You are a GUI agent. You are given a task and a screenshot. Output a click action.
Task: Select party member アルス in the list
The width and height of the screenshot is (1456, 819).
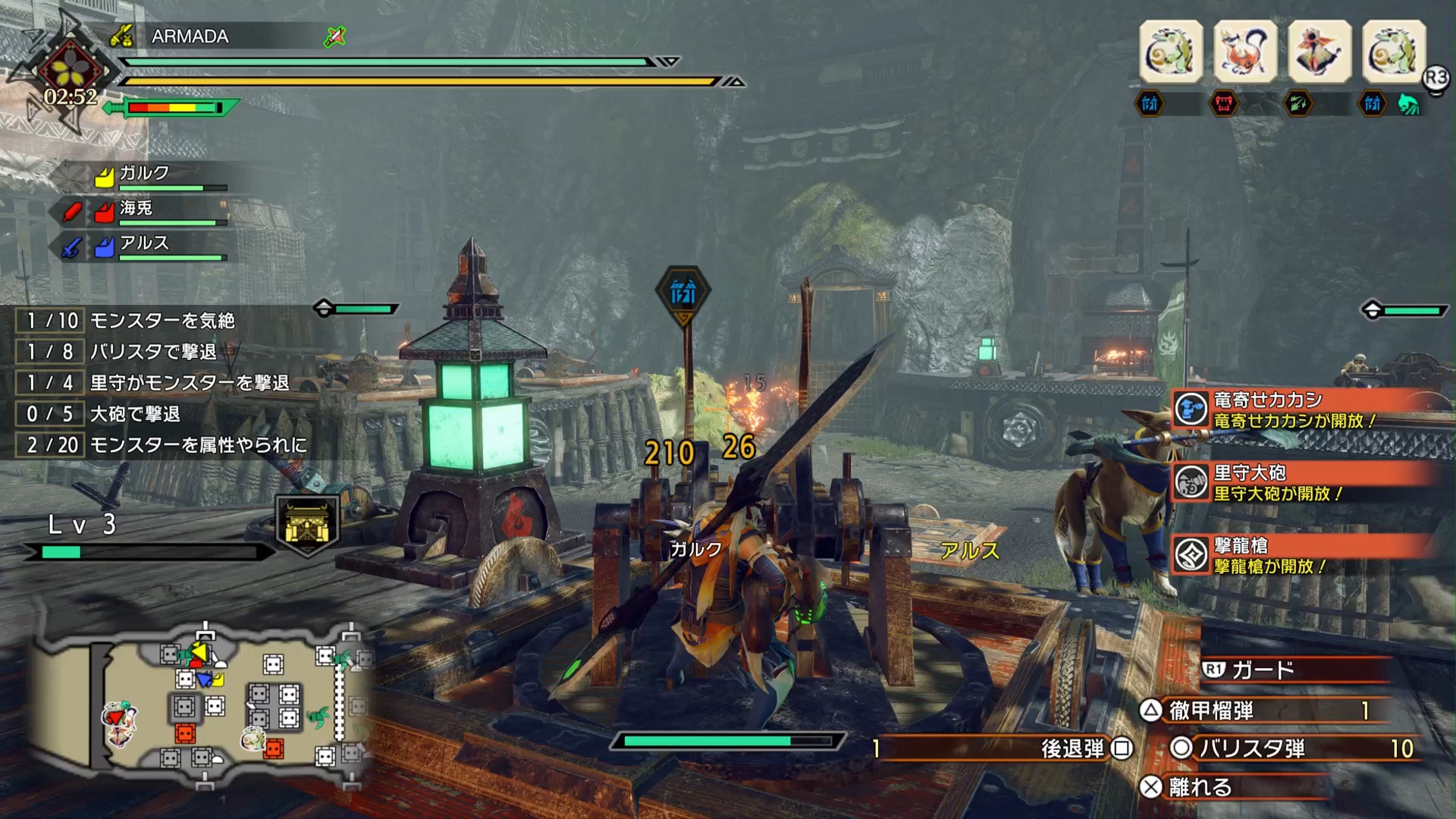point(144,244)
